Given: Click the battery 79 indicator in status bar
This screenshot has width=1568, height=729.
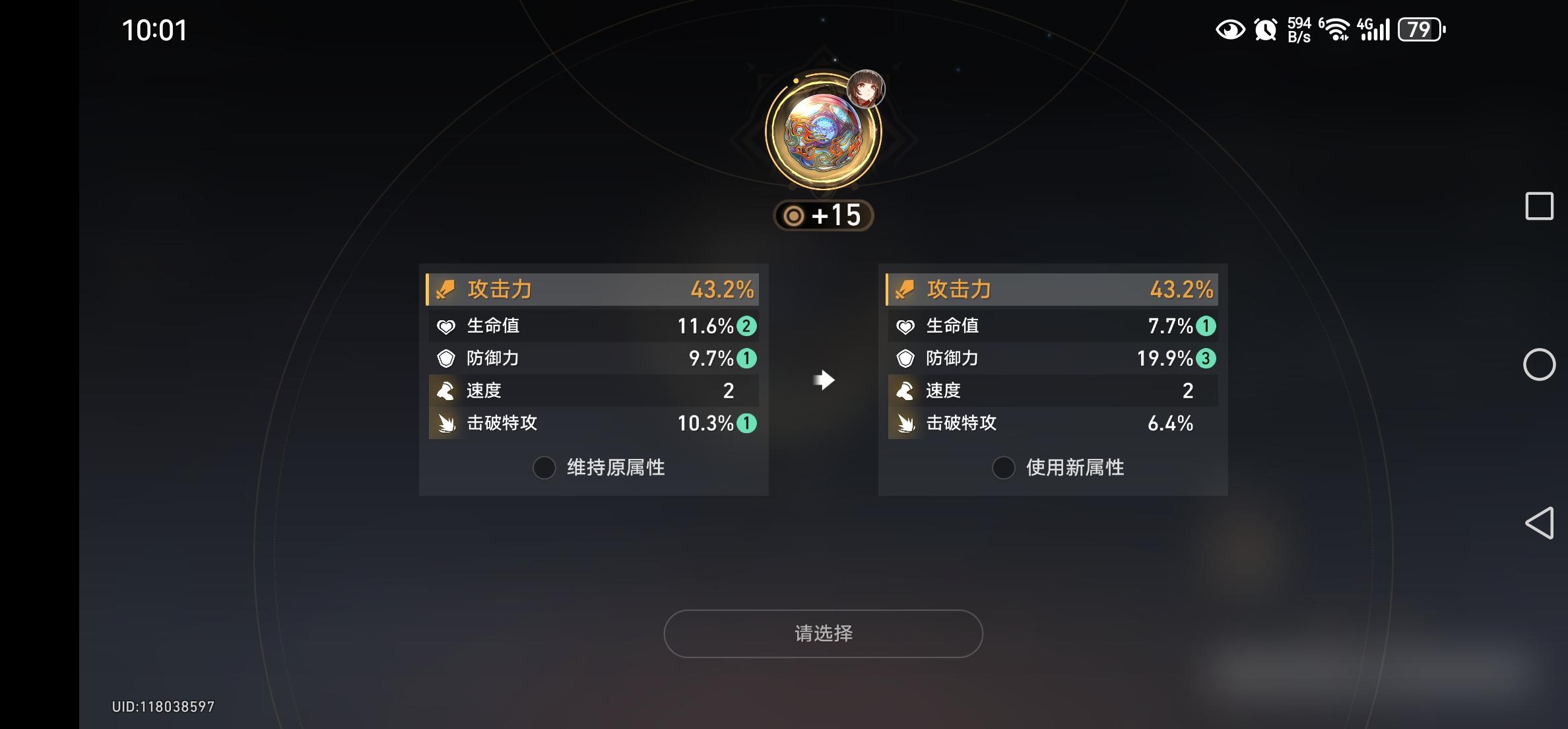Looking at the screenshot, I should [x=1420, y=29].
